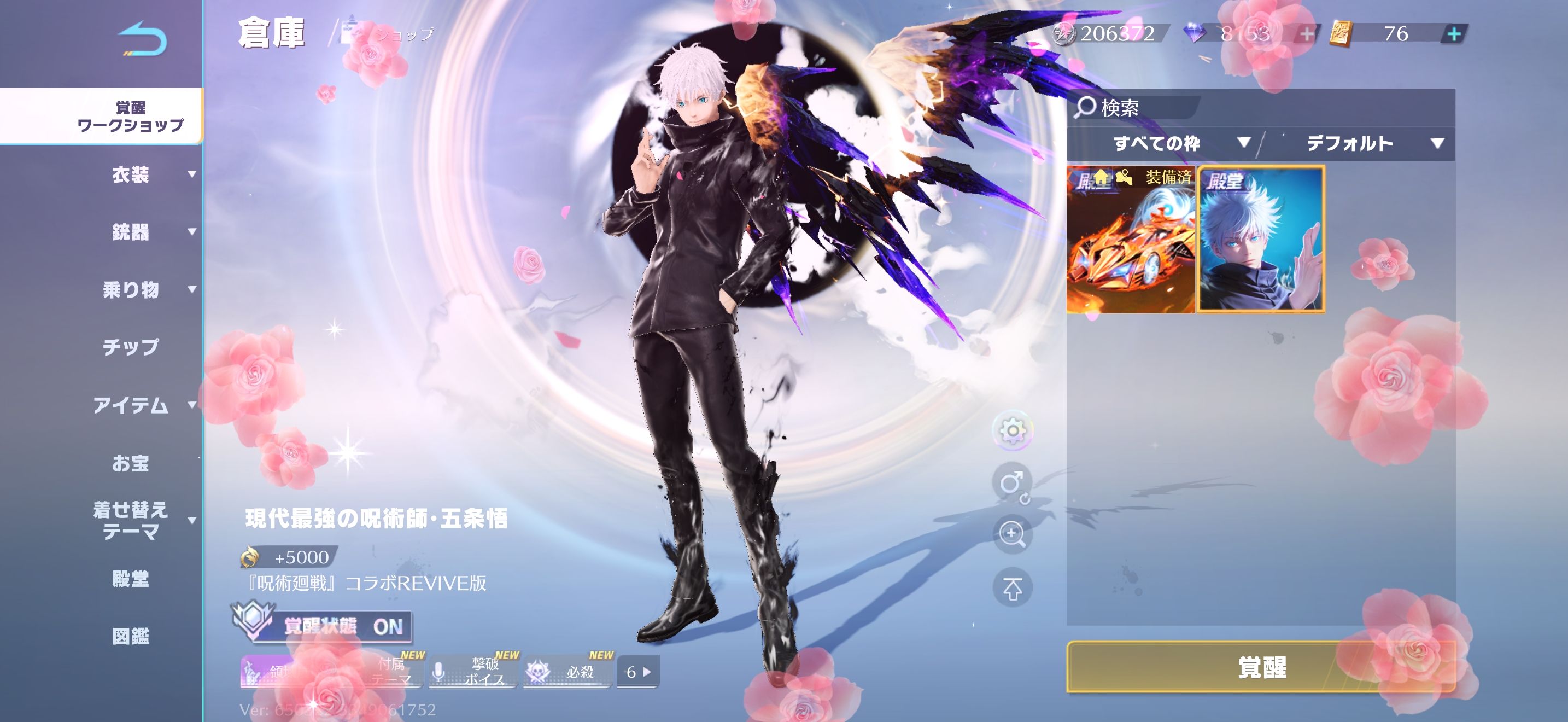The width and height of the screenshot is (1568, 722).
Task: Open the アイテム items category
Action: 130,405
